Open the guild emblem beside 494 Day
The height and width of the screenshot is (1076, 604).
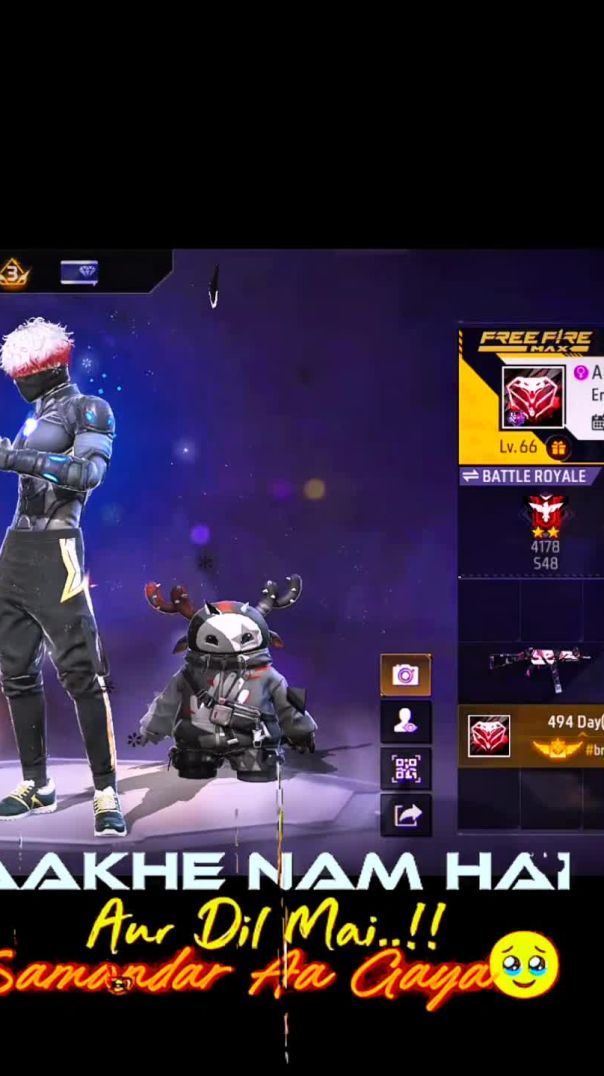click(x=489, y=736)
